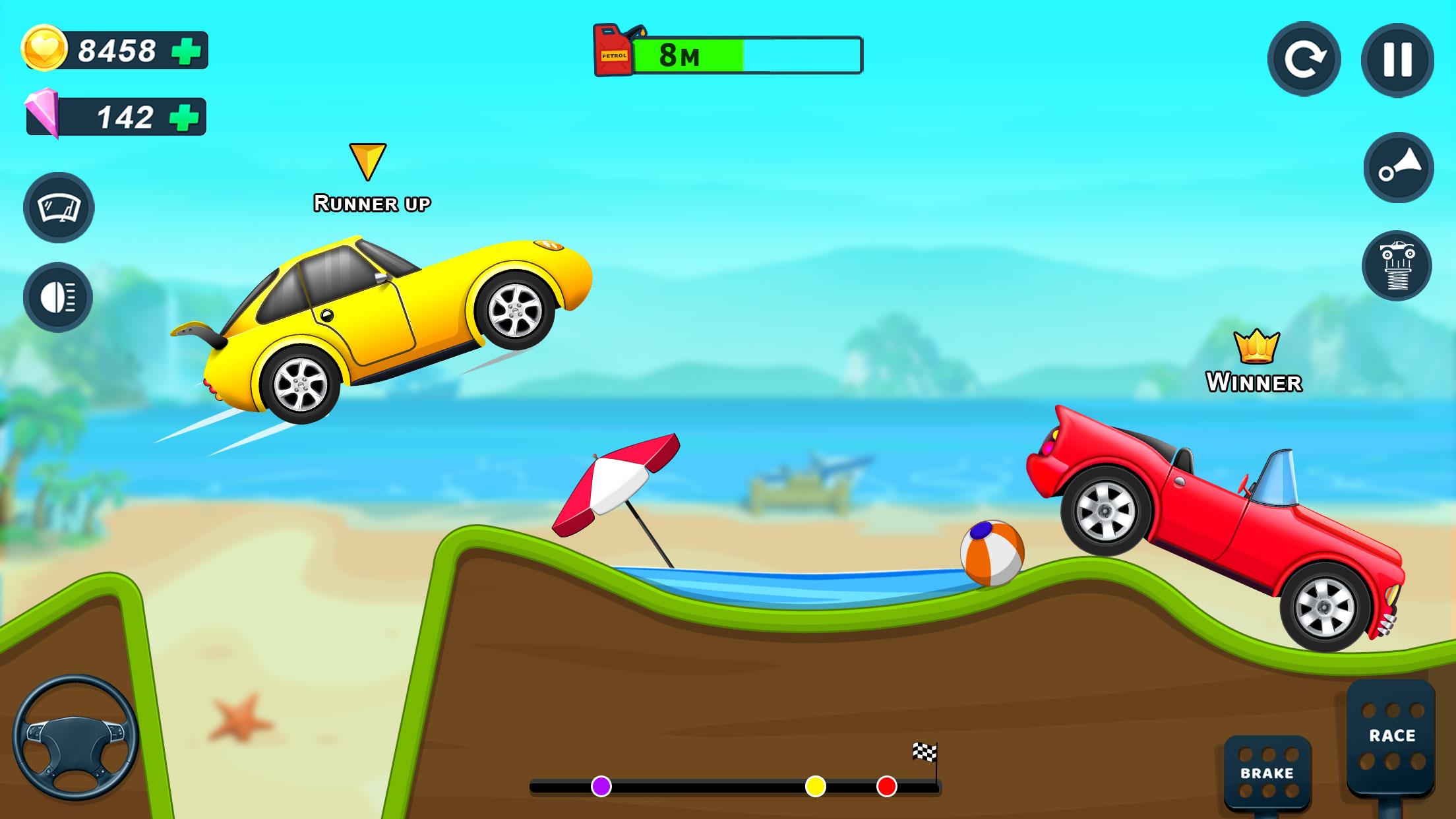1456x819 pixels.
Task: Buy more pink gems via the plus button
Action: click(184, 117)
